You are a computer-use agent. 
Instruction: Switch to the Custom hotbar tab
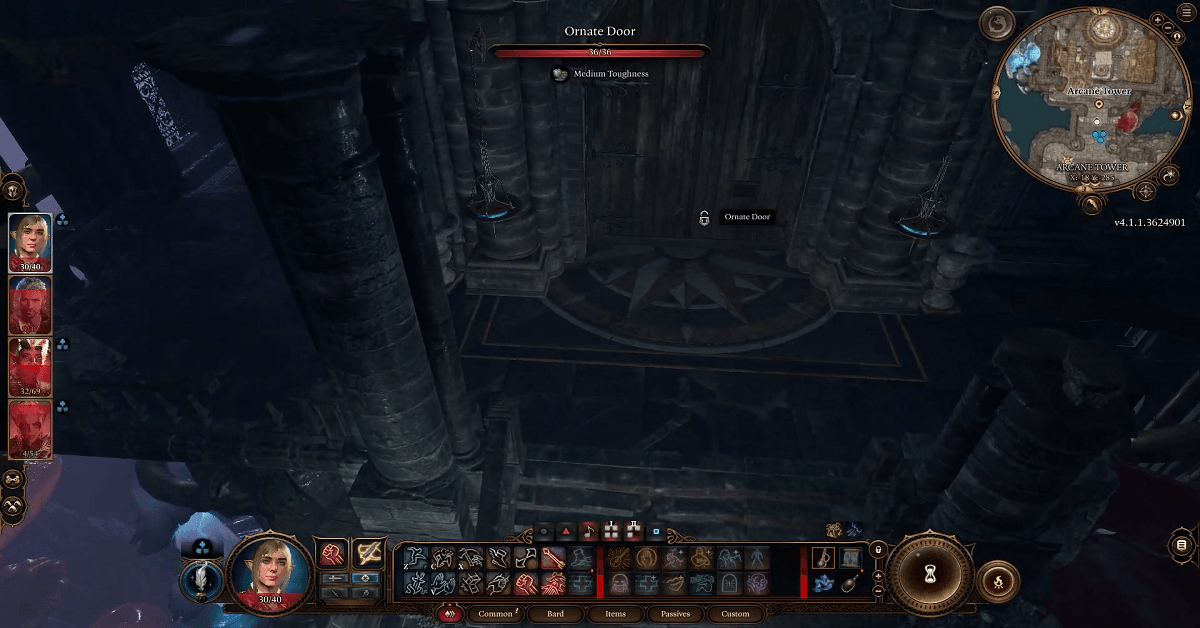(x=735, y=614)
